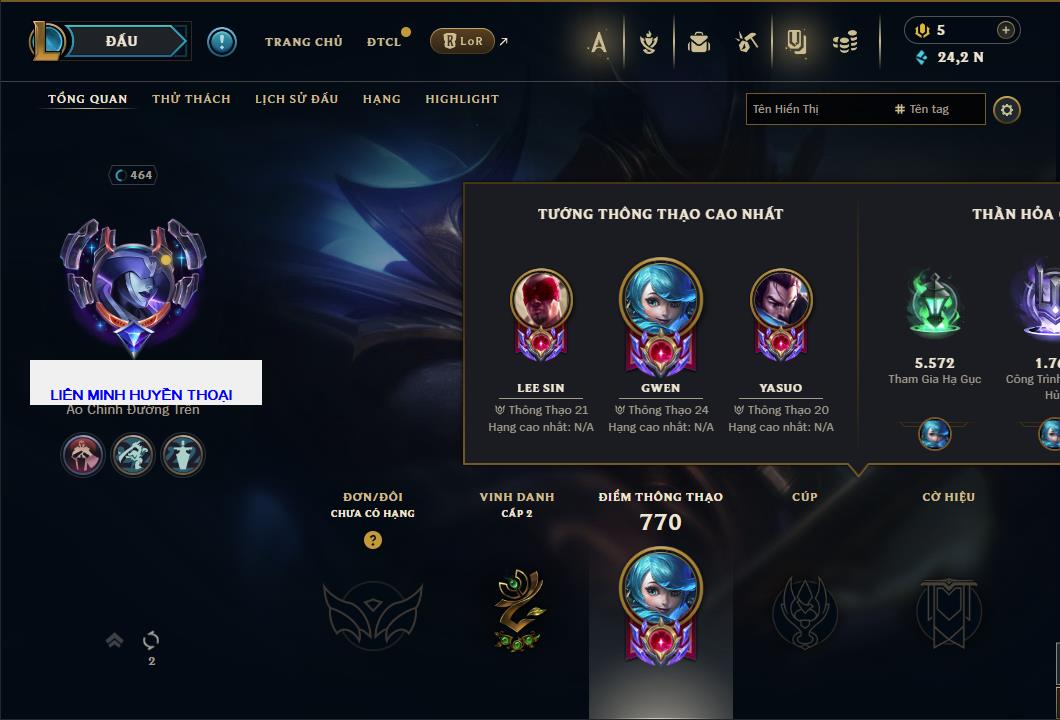View the VINH DANH honor emblem
This screenshot has height=720, width=1060.
pos(517,609)
